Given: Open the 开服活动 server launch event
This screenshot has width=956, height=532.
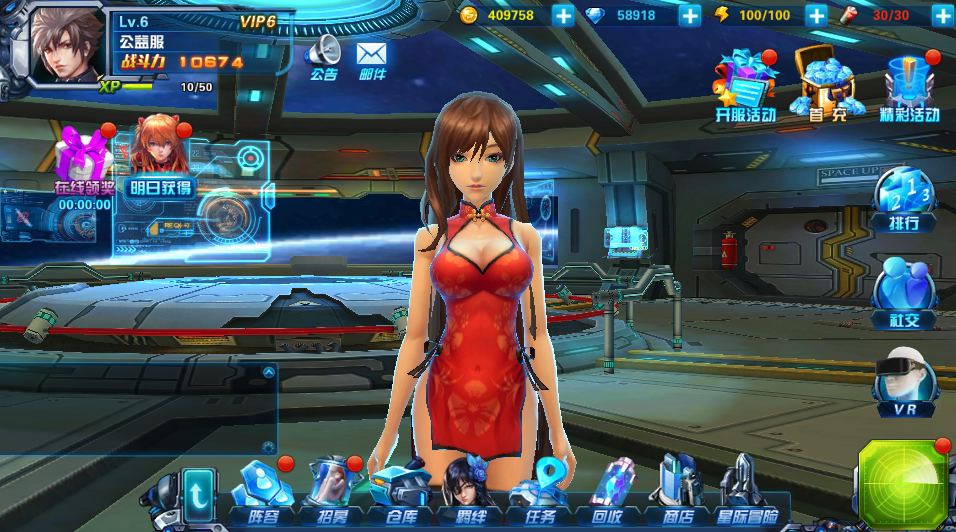Looking at the screenshot, I should coord(745,84).
